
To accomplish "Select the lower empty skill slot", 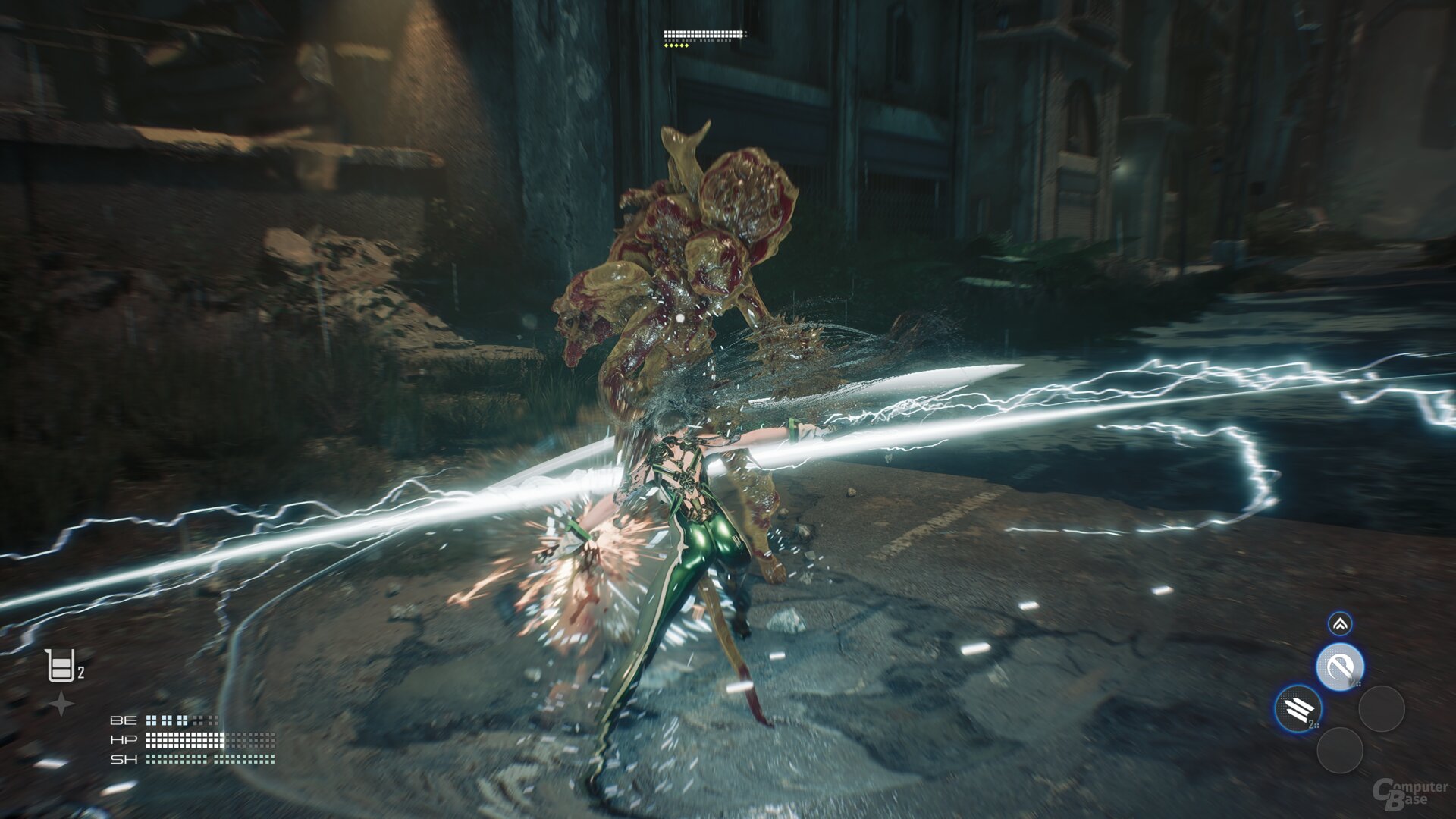I will click(1341, 751).
